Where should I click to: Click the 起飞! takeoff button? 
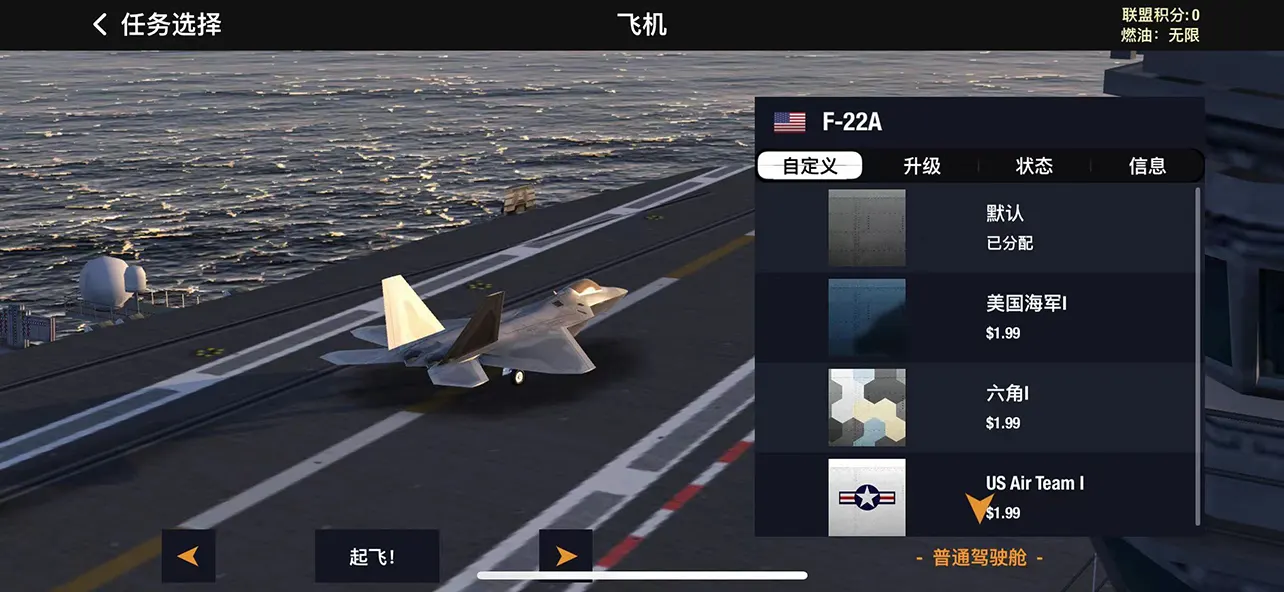[x=376, y=556]
